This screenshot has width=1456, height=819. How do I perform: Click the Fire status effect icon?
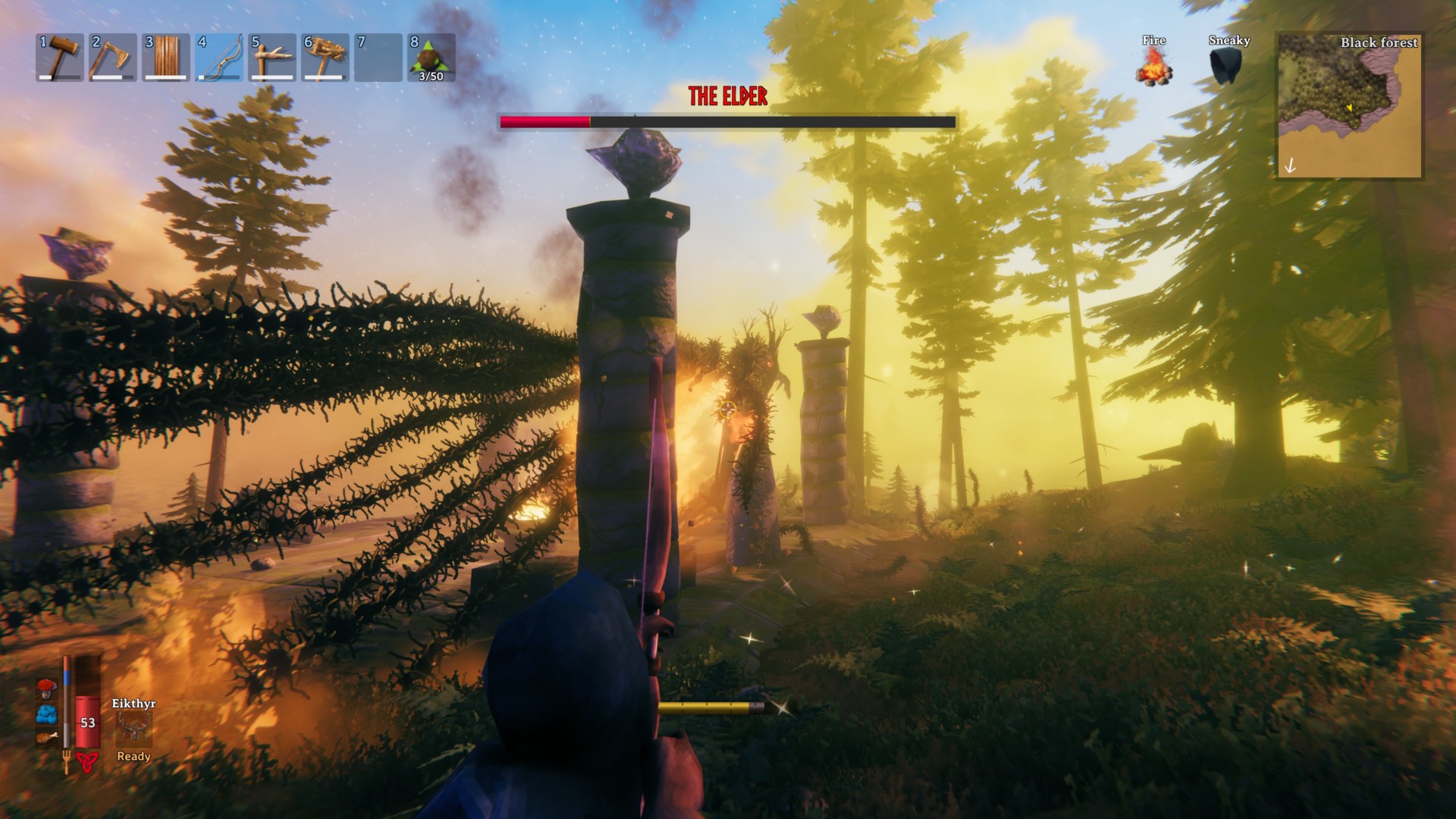pos(1153,65)
